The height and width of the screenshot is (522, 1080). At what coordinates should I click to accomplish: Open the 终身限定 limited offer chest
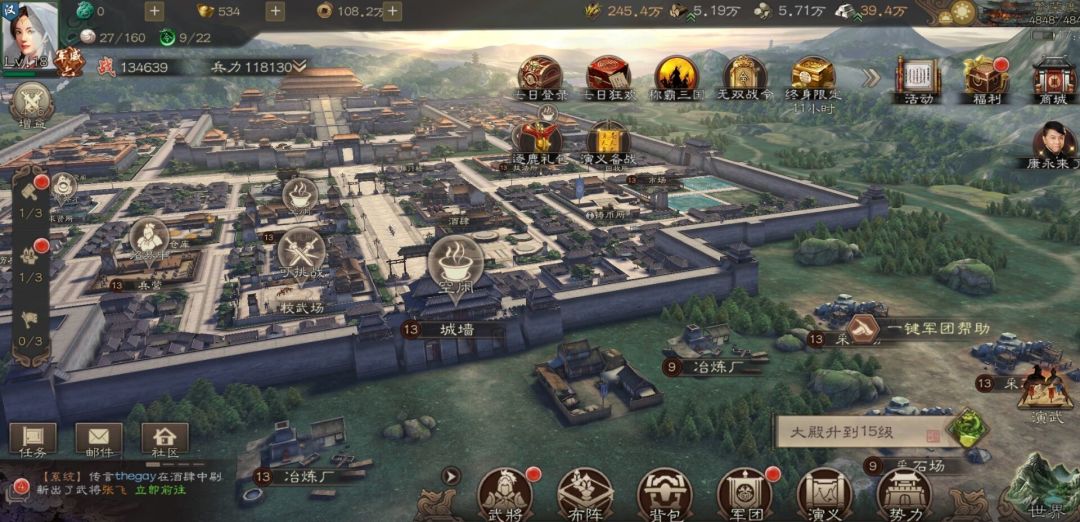point(812,76)
